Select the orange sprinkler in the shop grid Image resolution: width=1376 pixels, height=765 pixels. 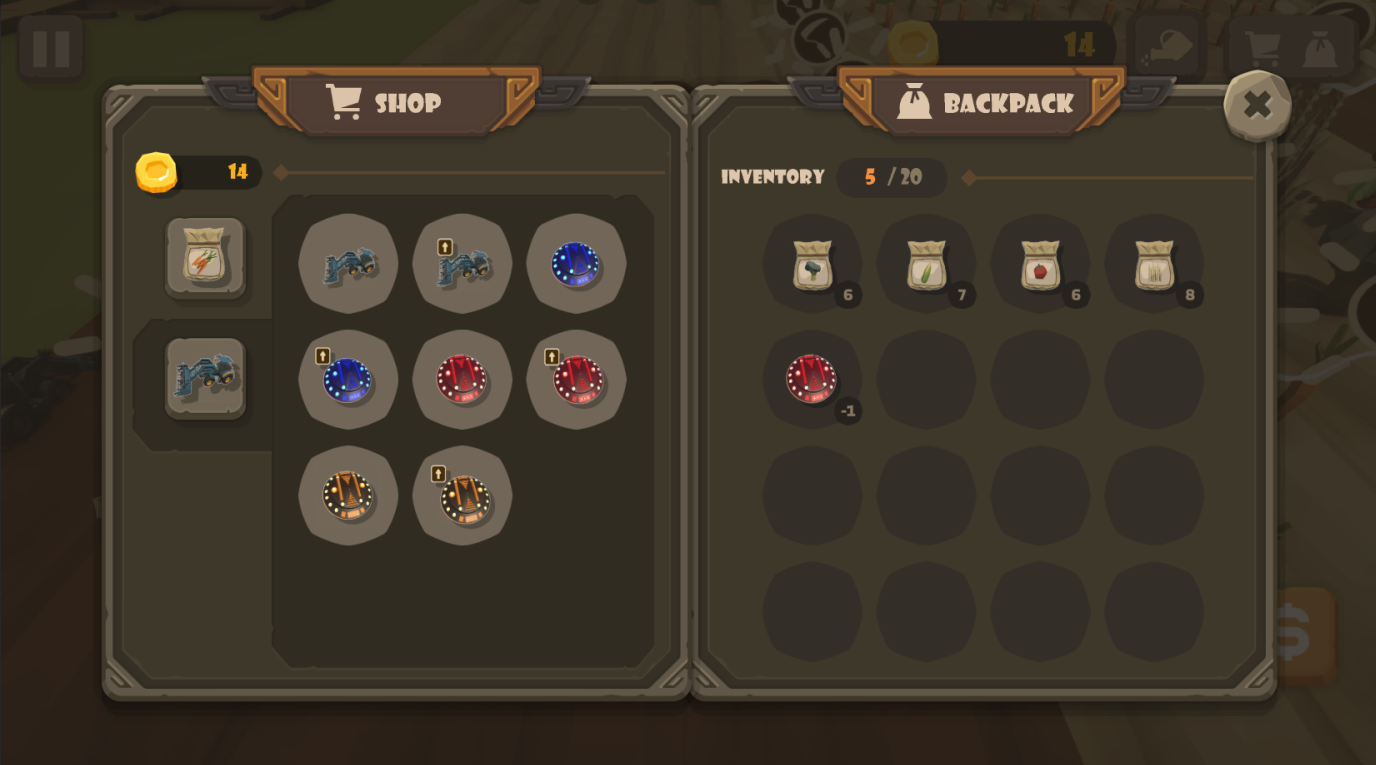point(348,497)
